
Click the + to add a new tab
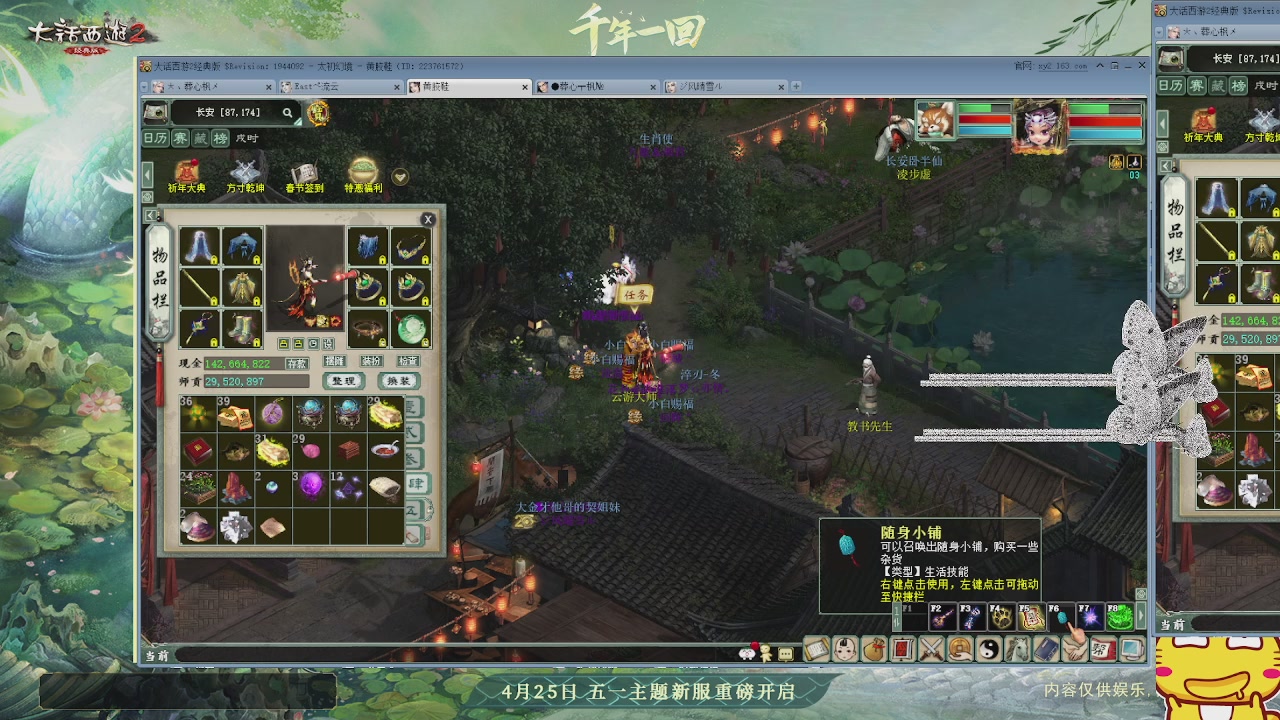pyautogui.click(x=796, y=86)
